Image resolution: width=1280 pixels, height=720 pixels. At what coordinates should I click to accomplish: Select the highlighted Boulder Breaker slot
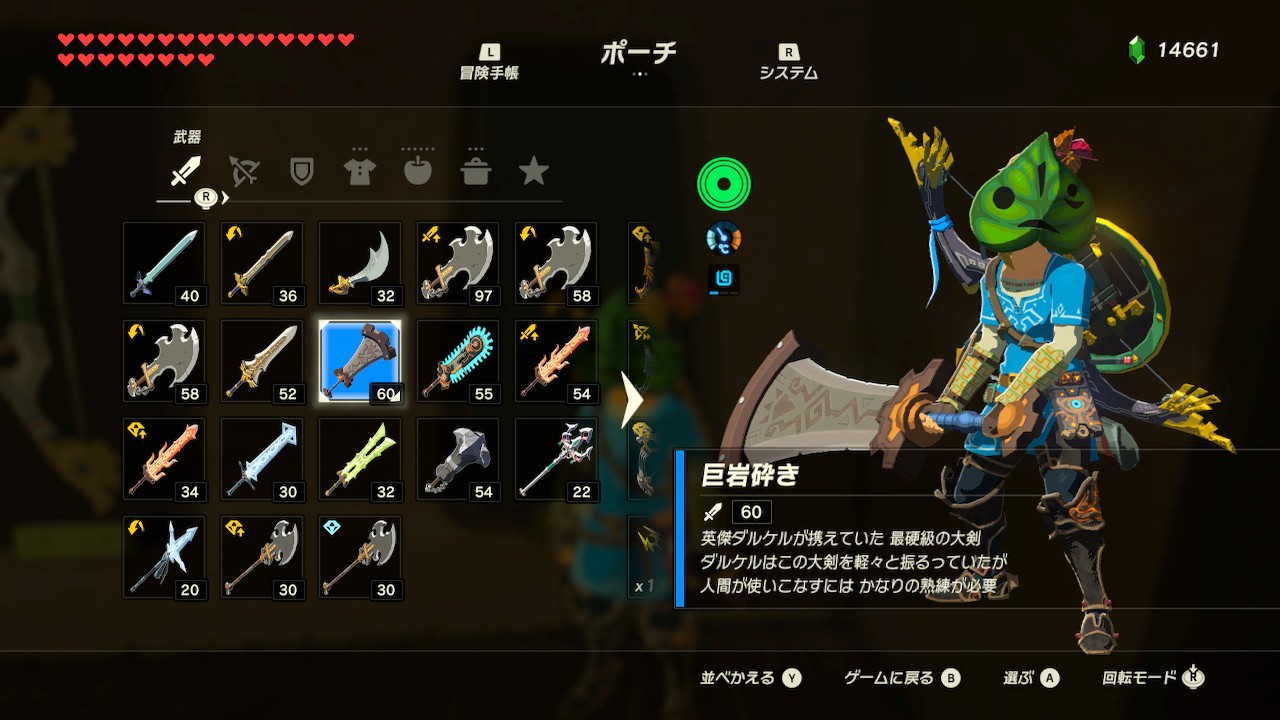click(x=360, y=361)
